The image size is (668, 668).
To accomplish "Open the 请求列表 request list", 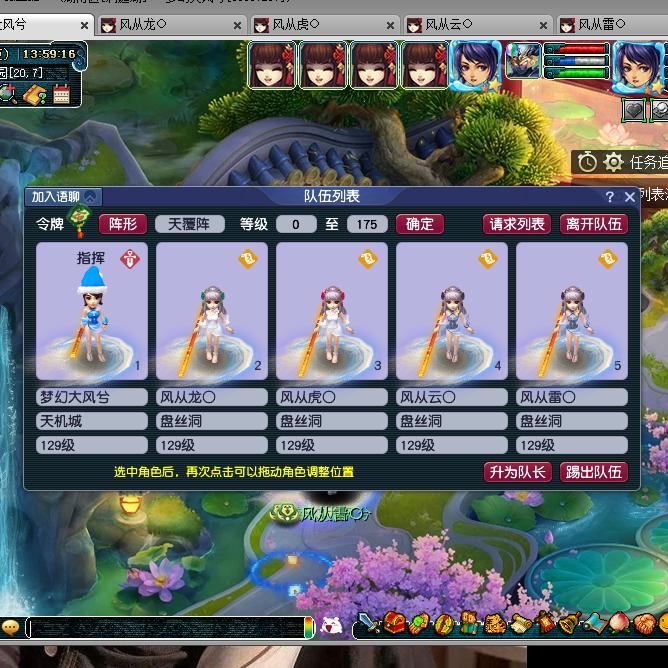I will point(517,224).
